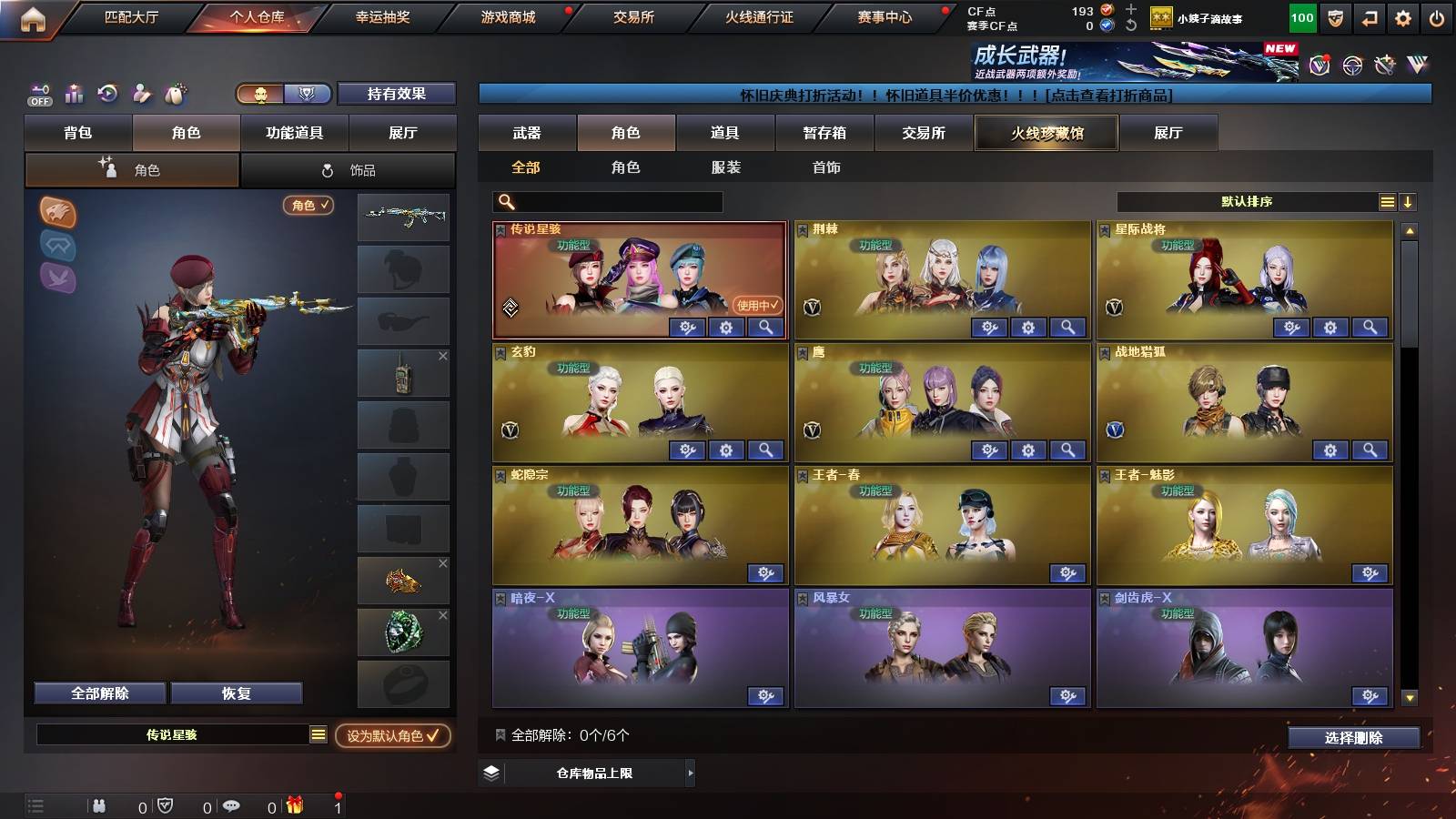Switch to the 火线珍藏馆 tab

click(1045, 133)
